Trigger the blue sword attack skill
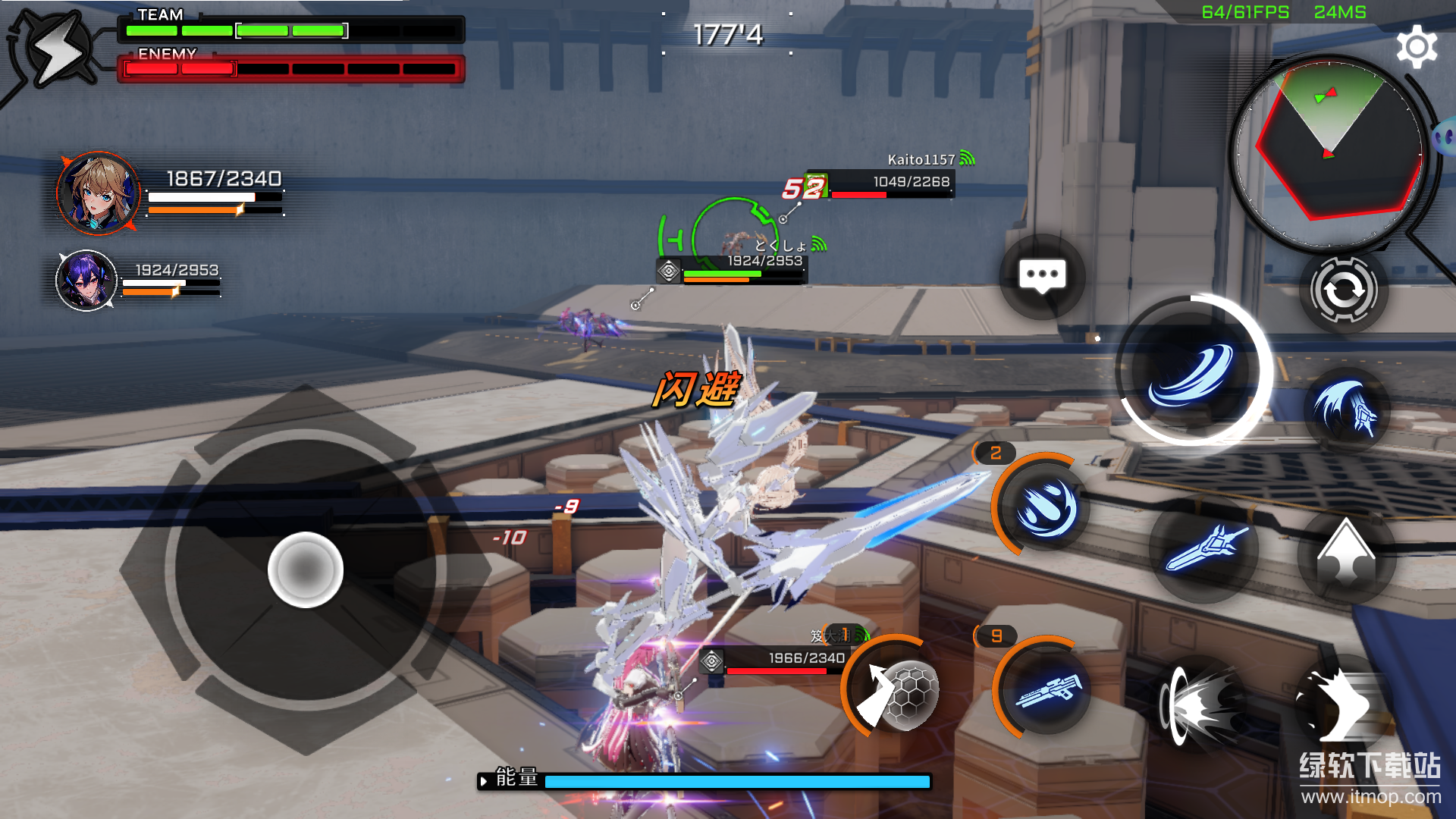 click(1203, 548)
